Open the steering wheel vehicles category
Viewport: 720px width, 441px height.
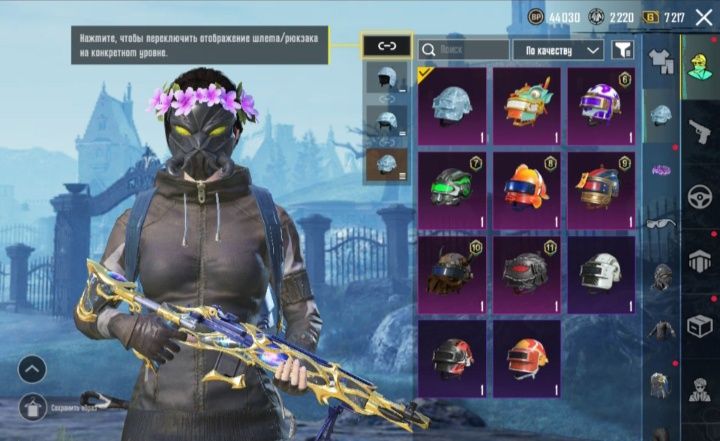click(x=700, y=197)
